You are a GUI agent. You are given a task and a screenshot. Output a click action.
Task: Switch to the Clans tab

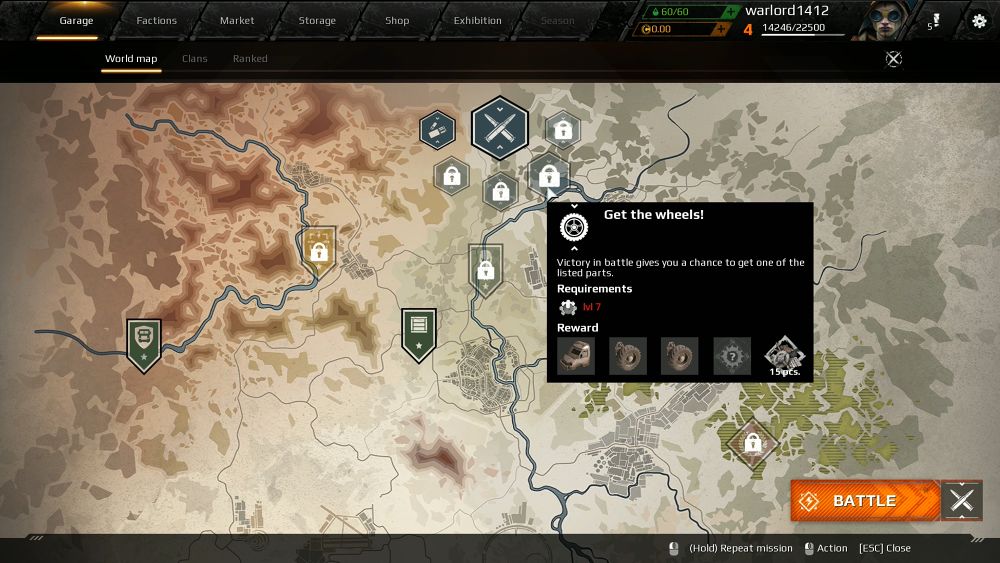(x=195, y=59)
